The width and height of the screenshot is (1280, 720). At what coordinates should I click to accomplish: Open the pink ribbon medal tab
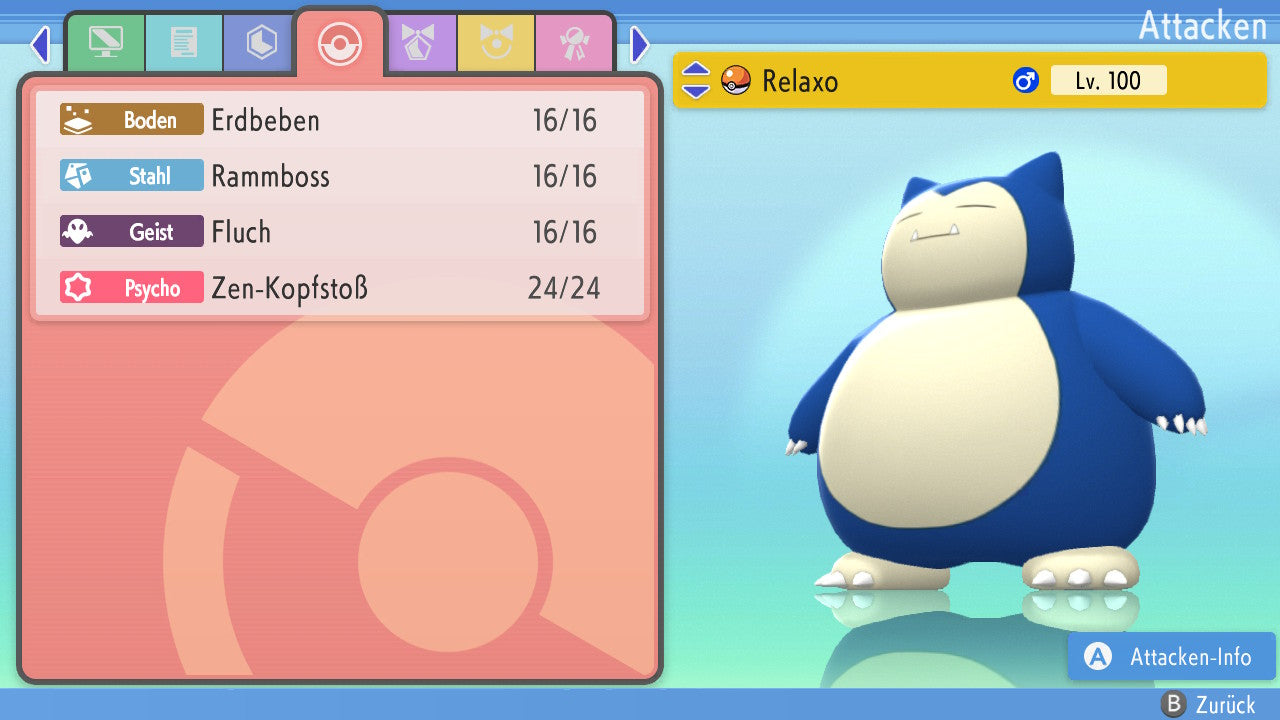(574, 43)
